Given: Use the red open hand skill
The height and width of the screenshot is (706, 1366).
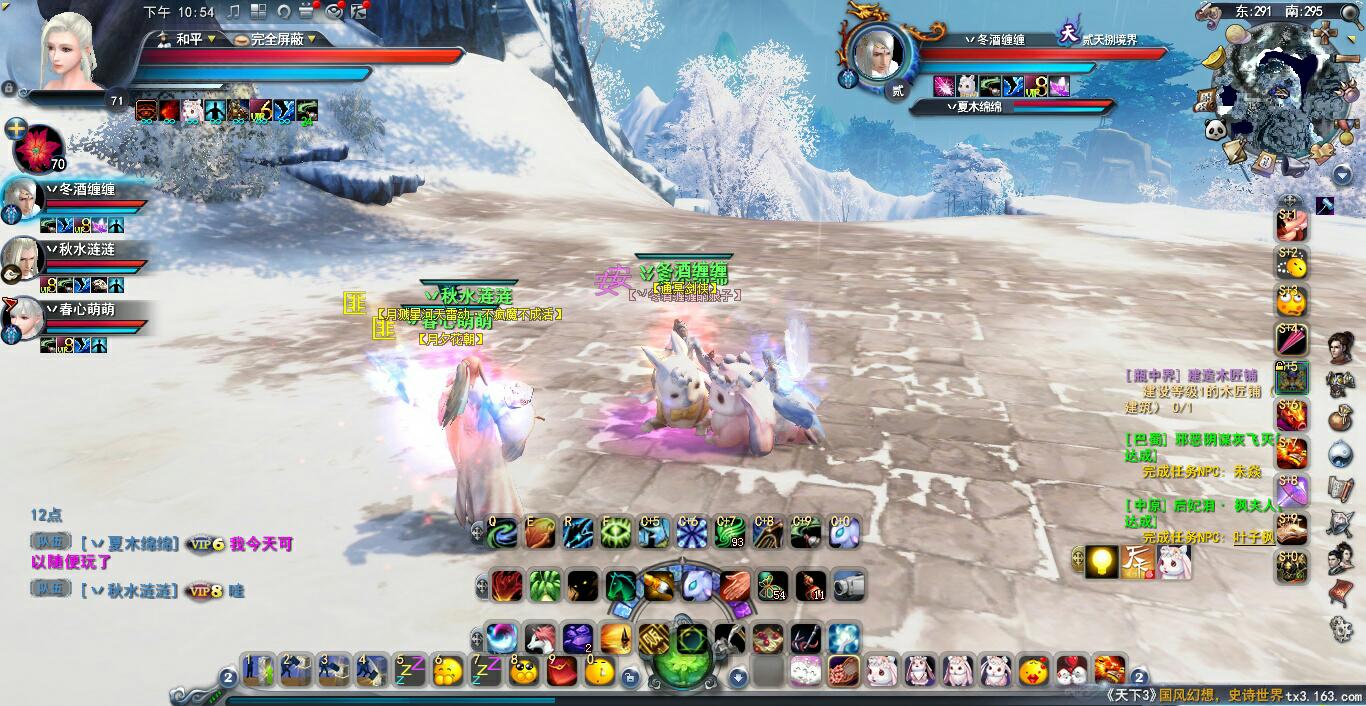Looking at the screenshot, I should tap(735, 585).
